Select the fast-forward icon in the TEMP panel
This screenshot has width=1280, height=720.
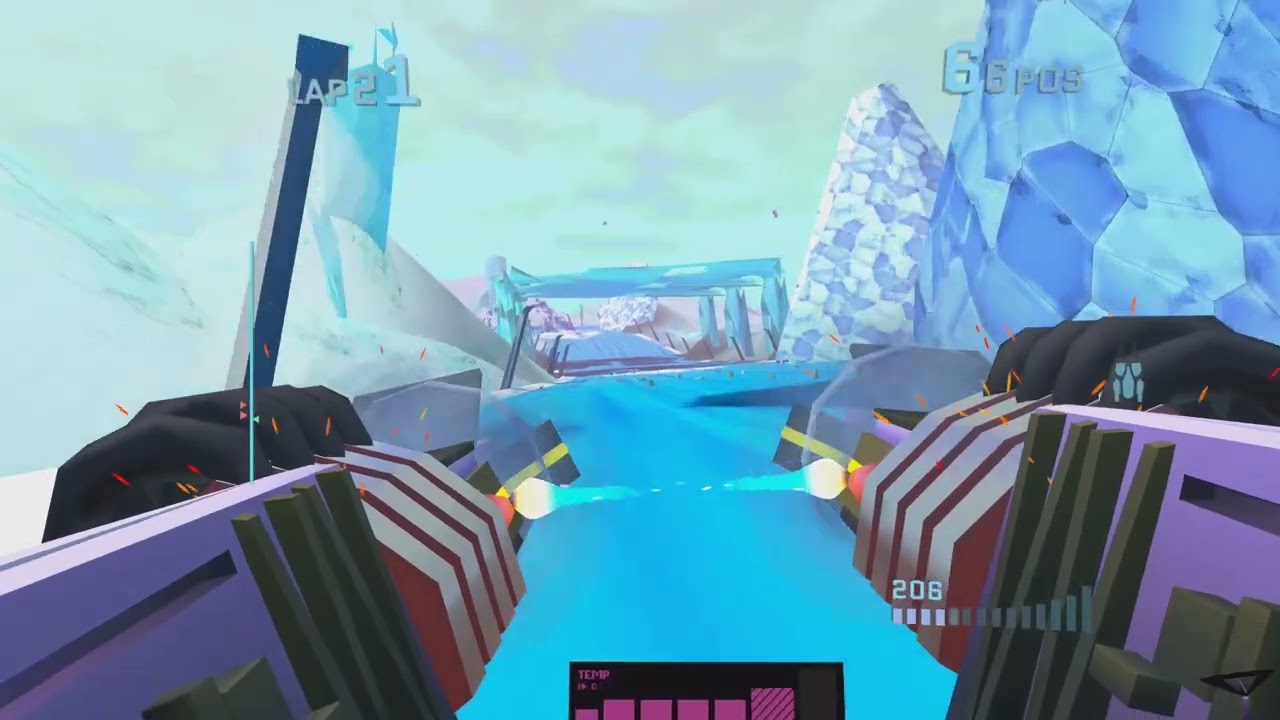click(583, 685)
